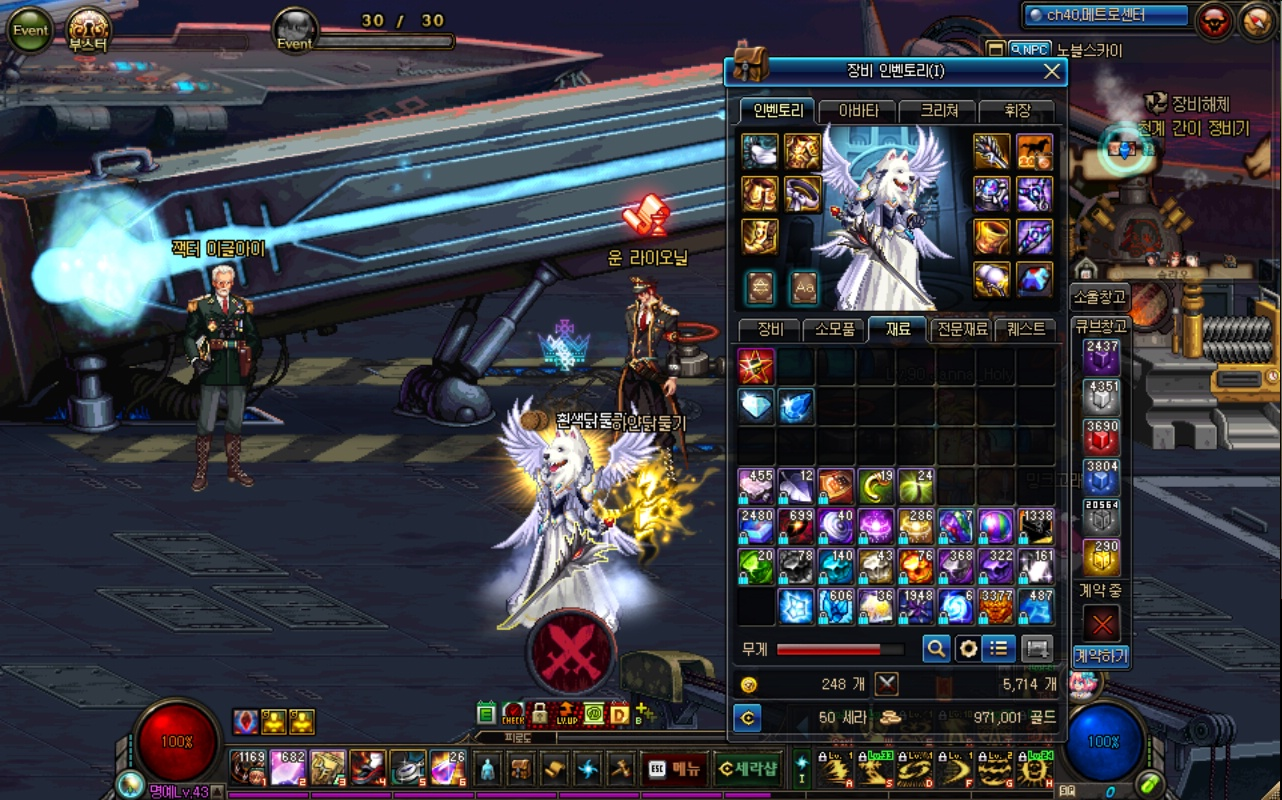
Task: Click the purple cube stack of 2437
Action: coord(1101,357)
